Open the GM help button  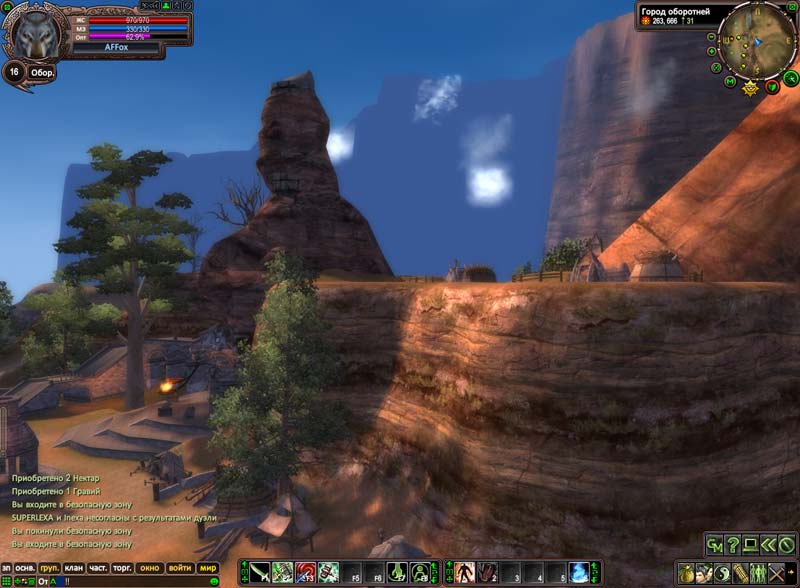point(714,545)
